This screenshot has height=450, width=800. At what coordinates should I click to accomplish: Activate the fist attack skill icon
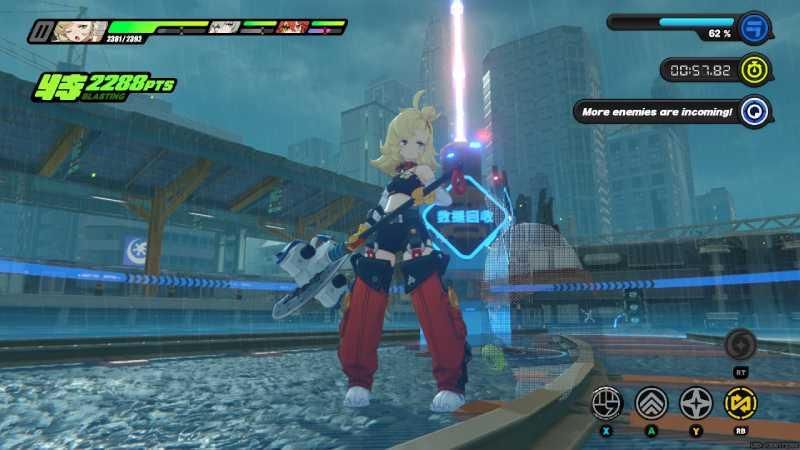[607, 403]
